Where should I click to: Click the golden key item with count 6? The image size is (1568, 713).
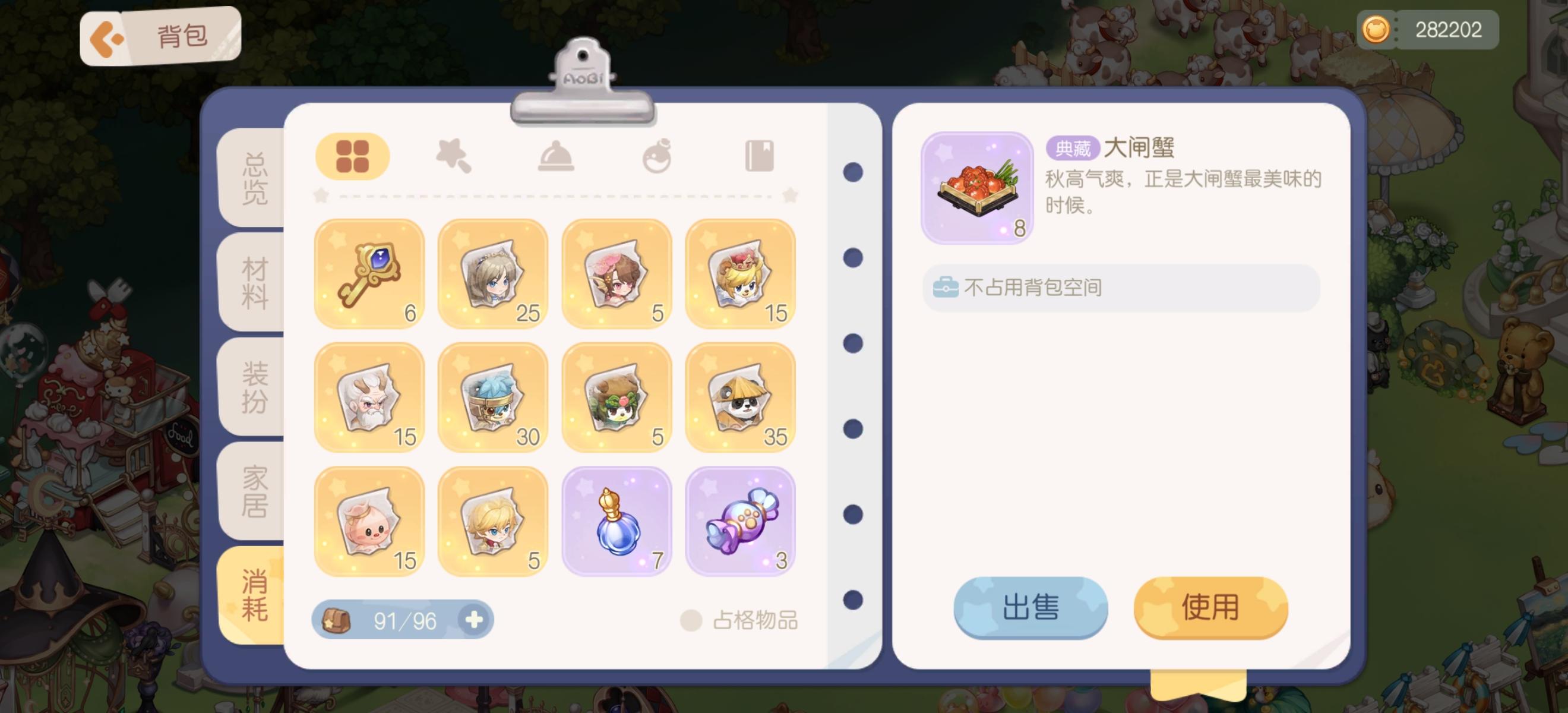tap(368, 275)
